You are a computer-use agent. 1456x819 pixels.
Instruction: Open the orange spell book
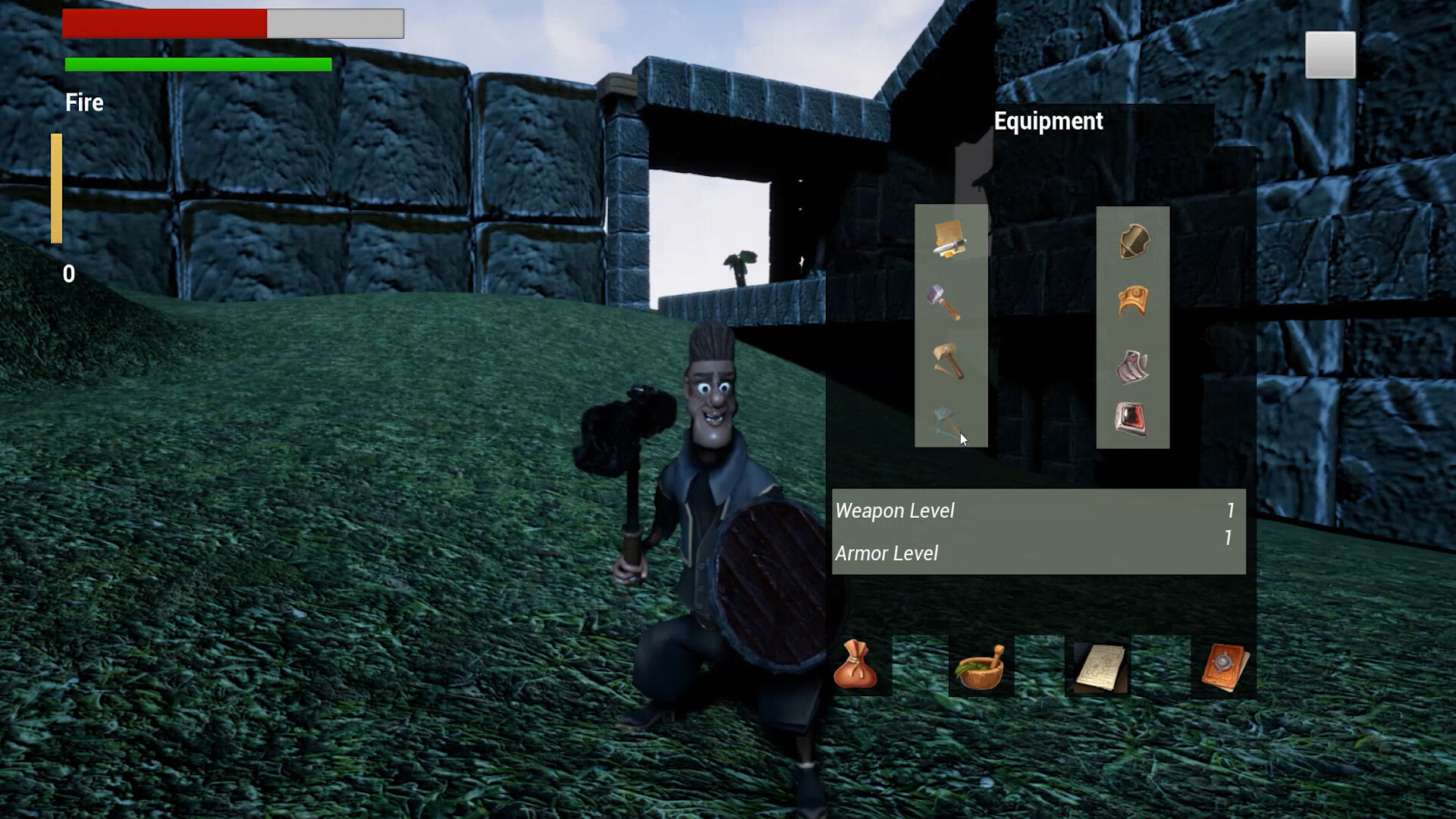point(1224,667)
